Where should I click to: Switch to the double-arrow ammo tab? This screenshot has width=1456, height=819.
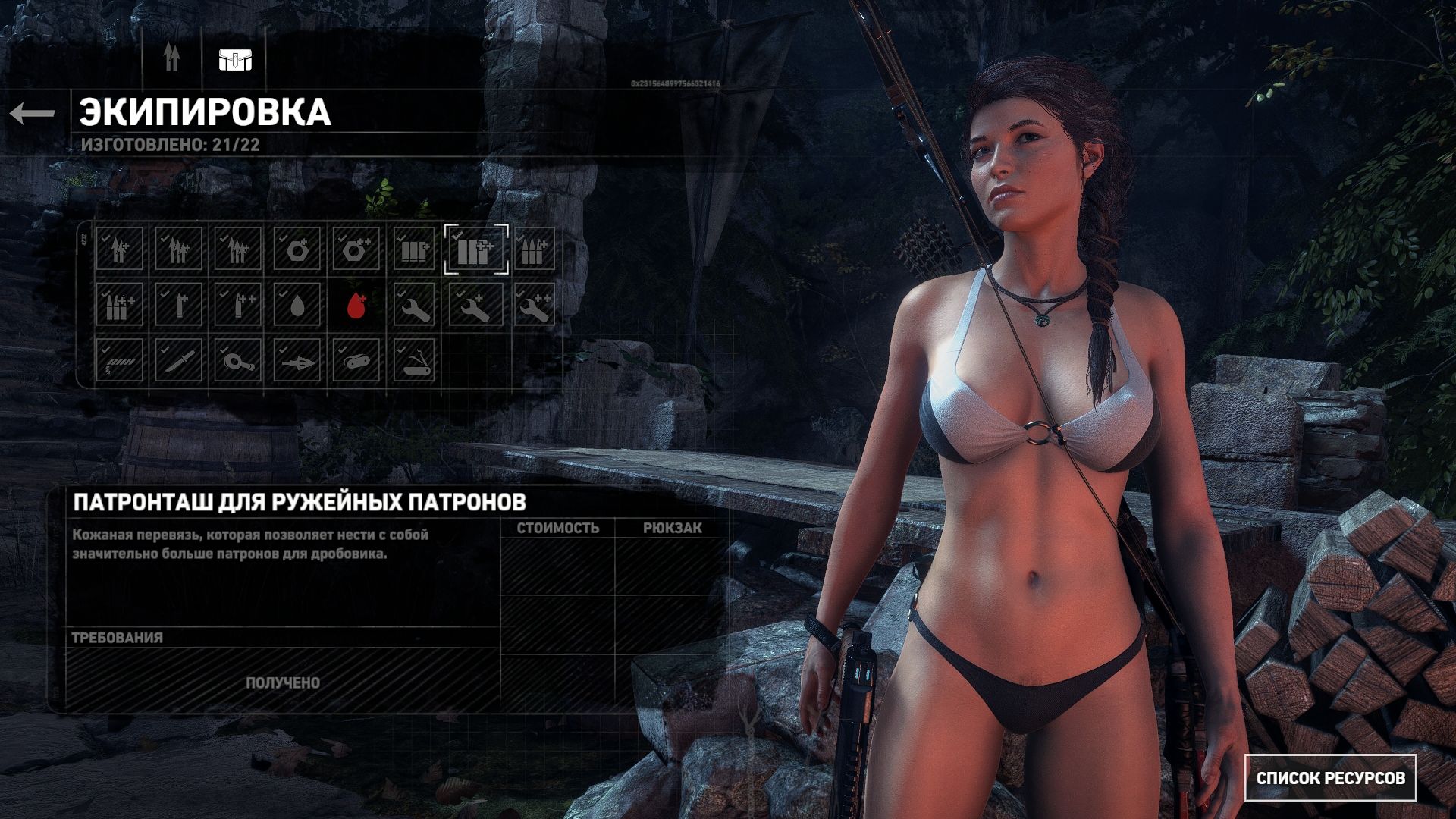(x=172, y=58)
